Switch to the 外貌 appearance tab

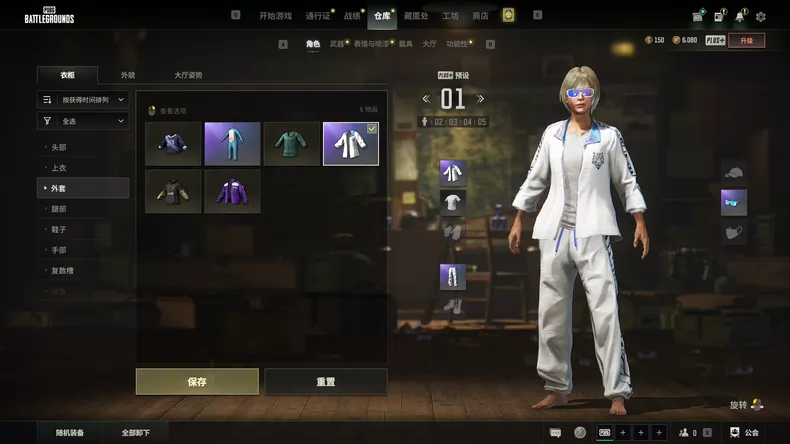pos(128,75)
